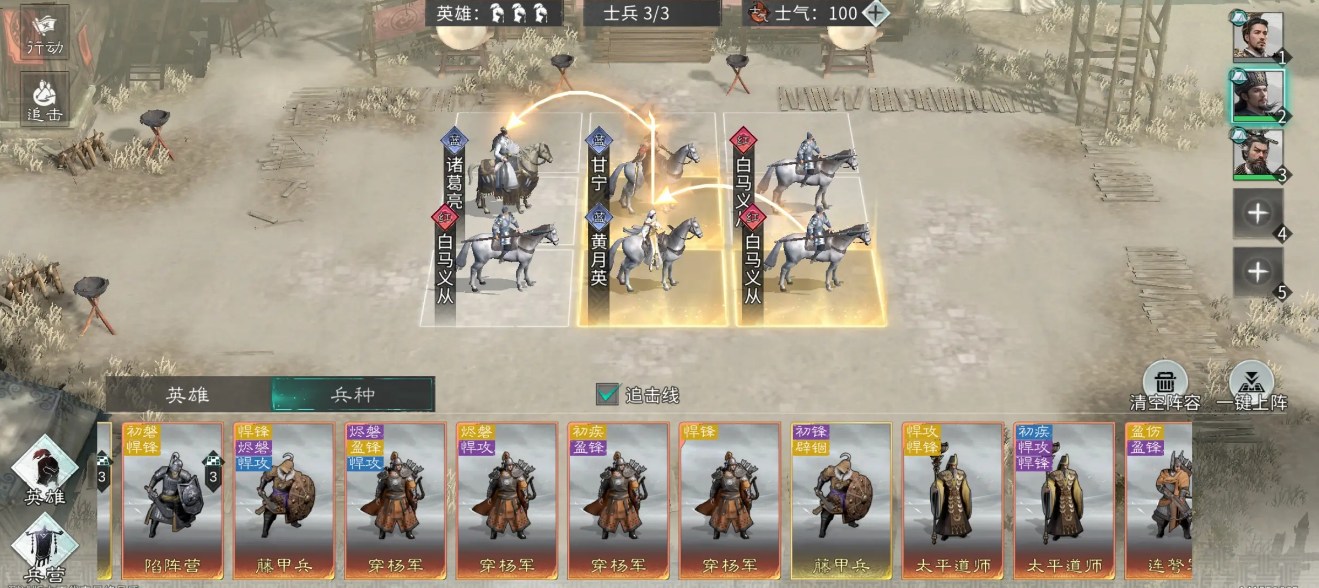Switch to the 英雄 tab
Screen dimensions: 1319x588
click(x=187, y=394)
